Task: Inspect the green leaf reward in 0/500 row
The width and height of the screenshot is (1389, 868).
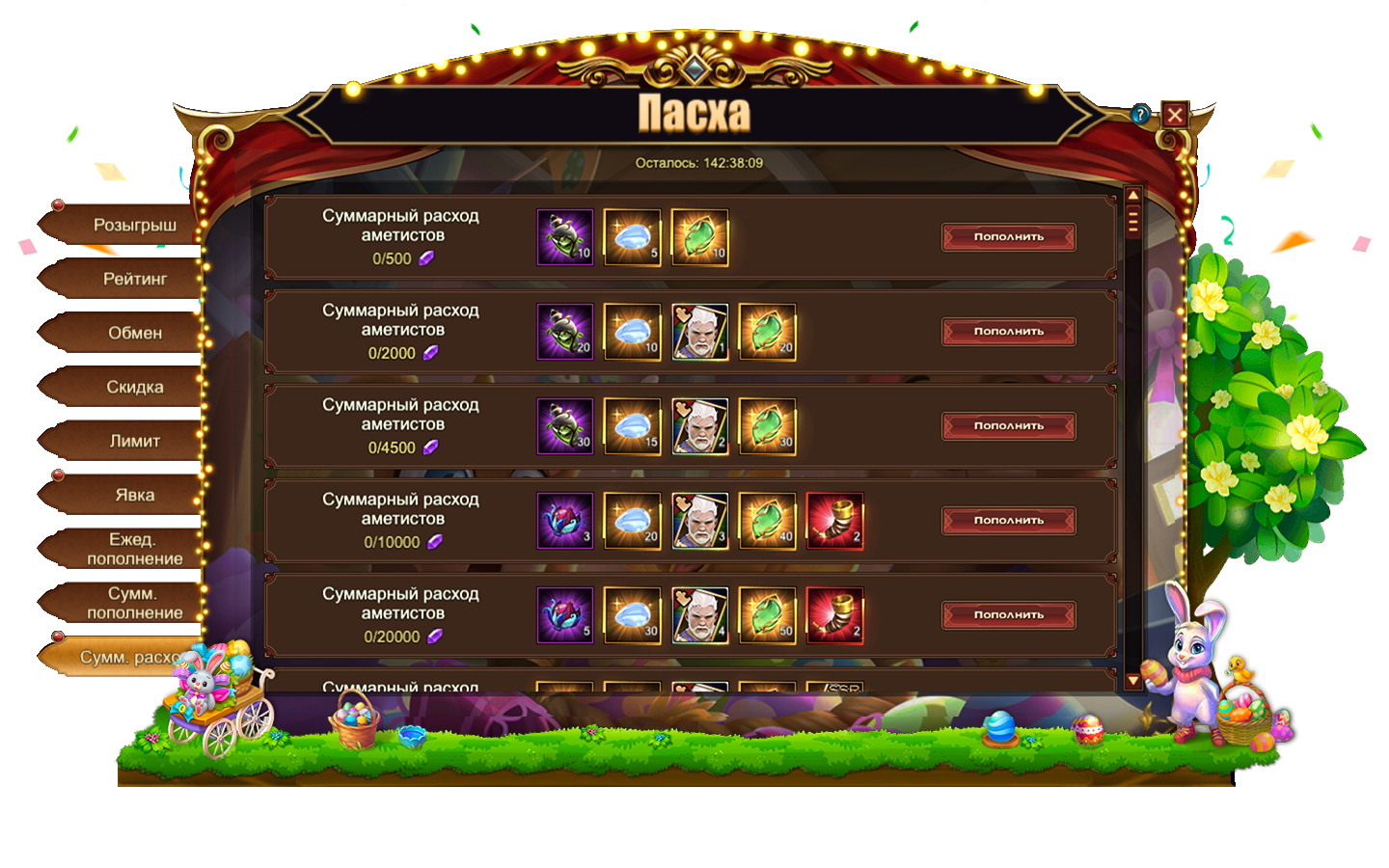Action: [x=699, y=237]
